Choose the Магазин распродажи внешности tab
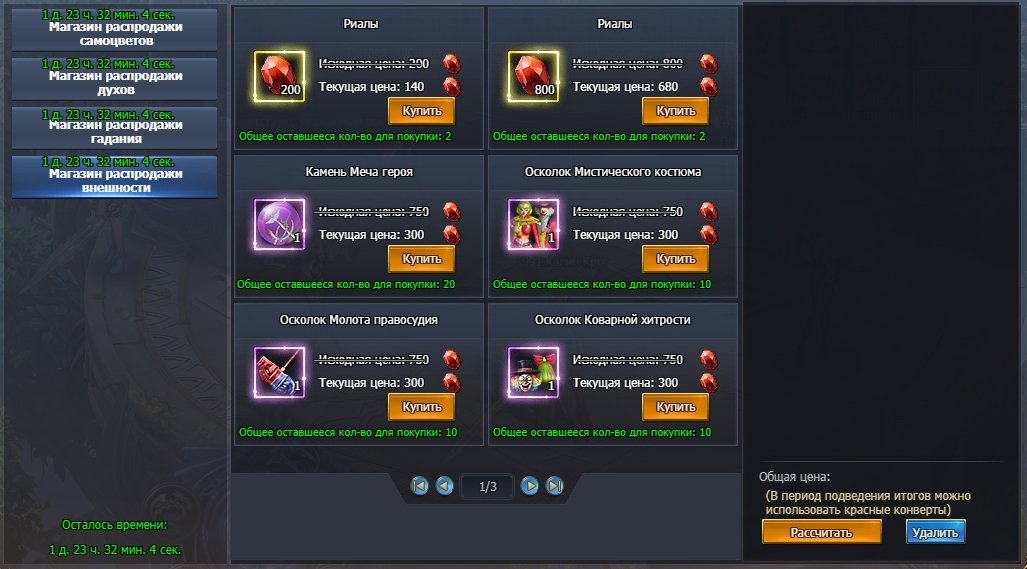This screenshot has width=1027, height=569. [114, 178]
